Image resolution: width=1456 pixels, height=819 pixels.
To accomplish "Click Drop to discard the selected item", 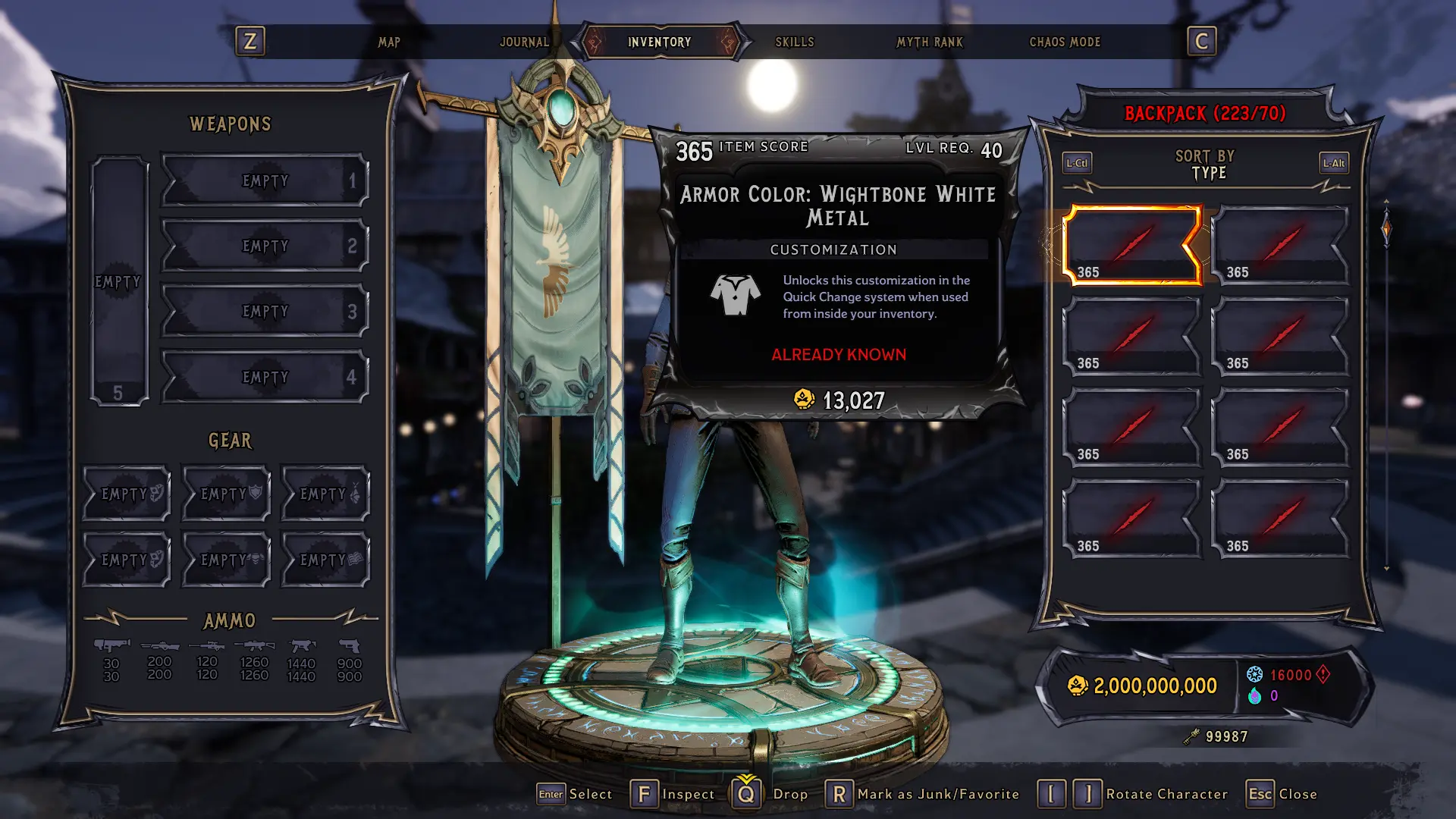I will click(747, 793).
